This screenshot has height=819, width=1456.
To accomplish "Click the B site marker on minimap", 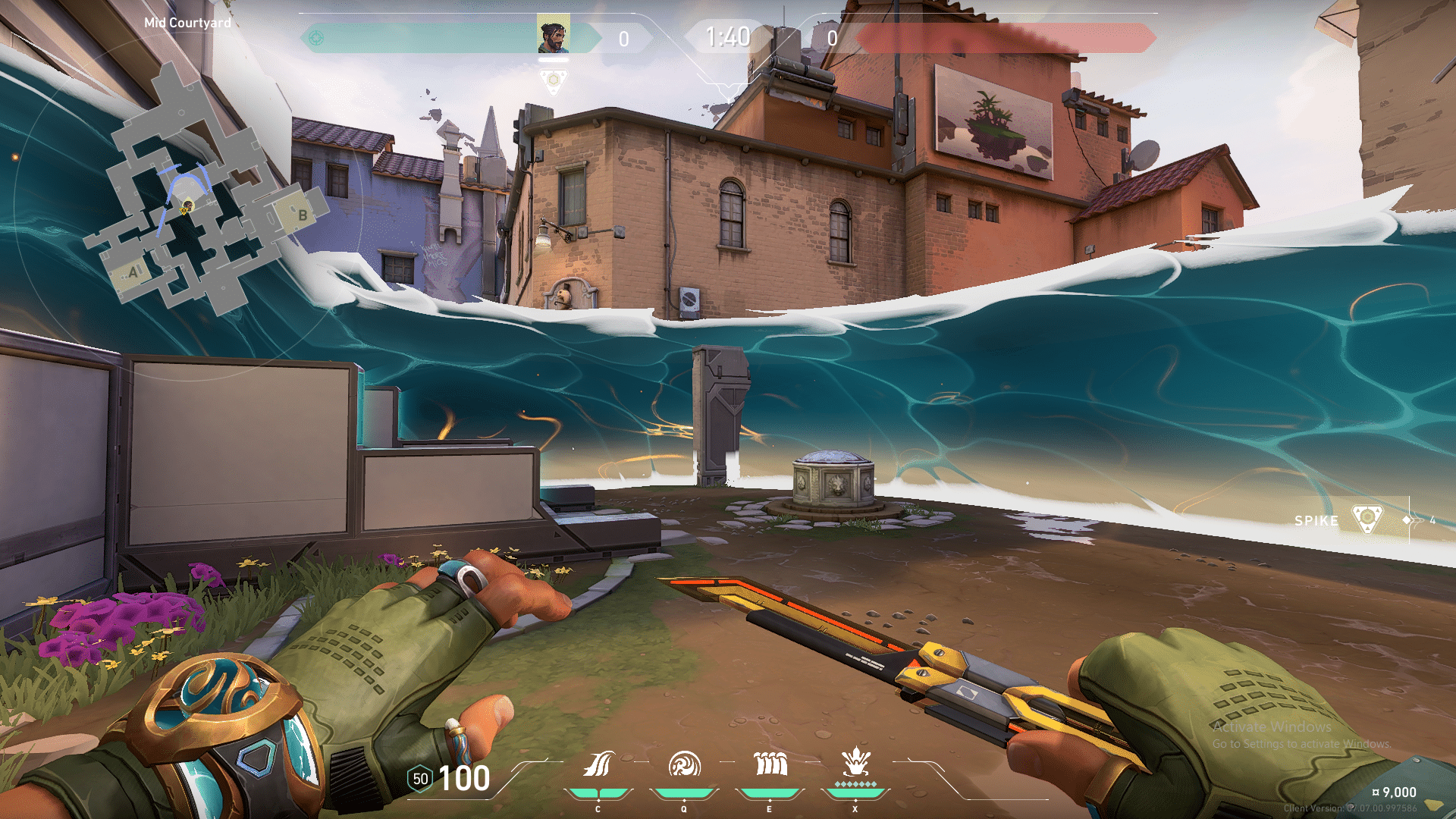I will [x=303, y=215].
